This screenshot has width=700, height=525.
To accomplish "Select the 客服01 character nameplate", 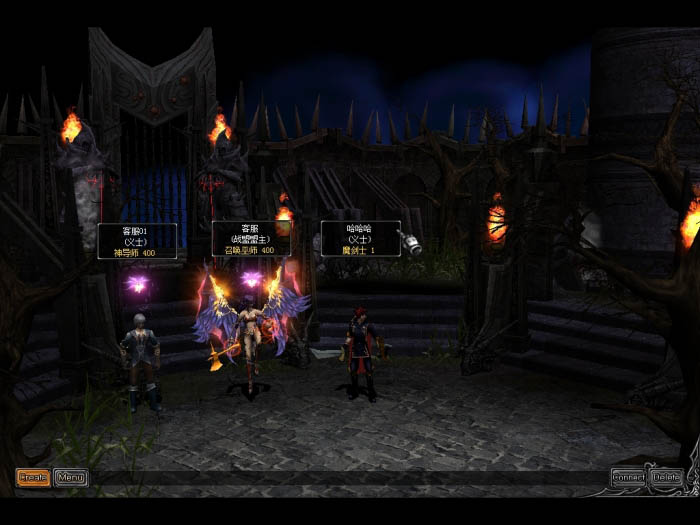I will click(137, 241).
